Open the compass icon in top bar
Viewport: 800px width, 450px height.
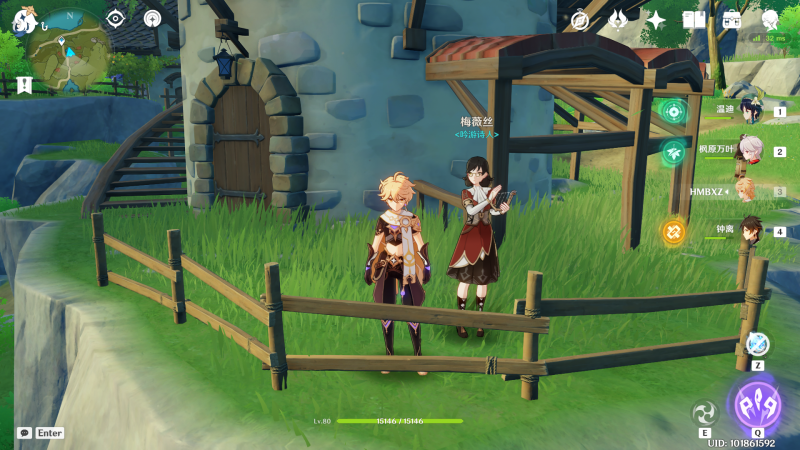click(x=581, y=20)
